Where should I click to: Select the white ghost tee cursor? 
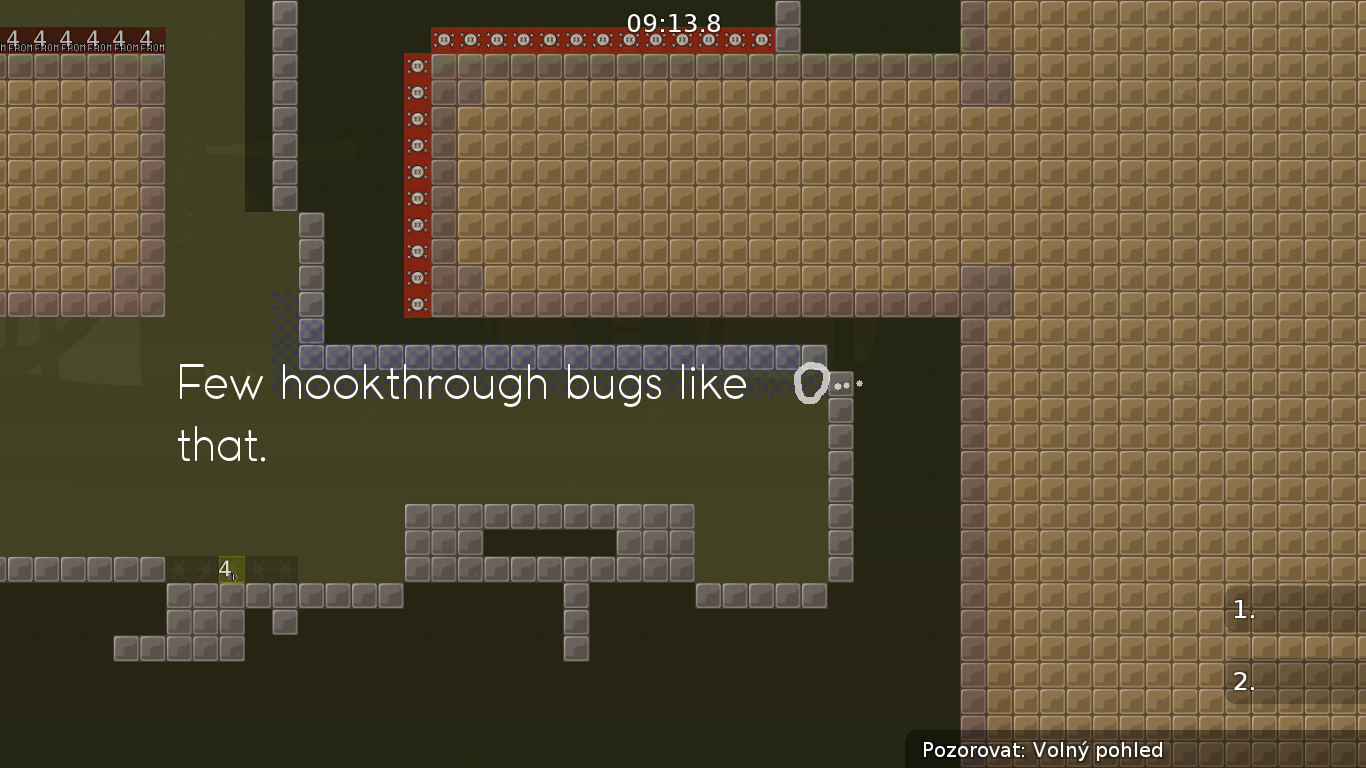click(810, 384)
